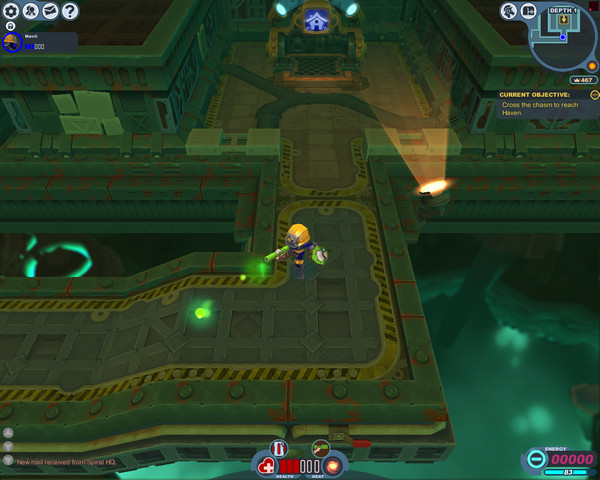600x480 pixels.
Task: Click the health vial item slot
Action: [x=278, y=447]
